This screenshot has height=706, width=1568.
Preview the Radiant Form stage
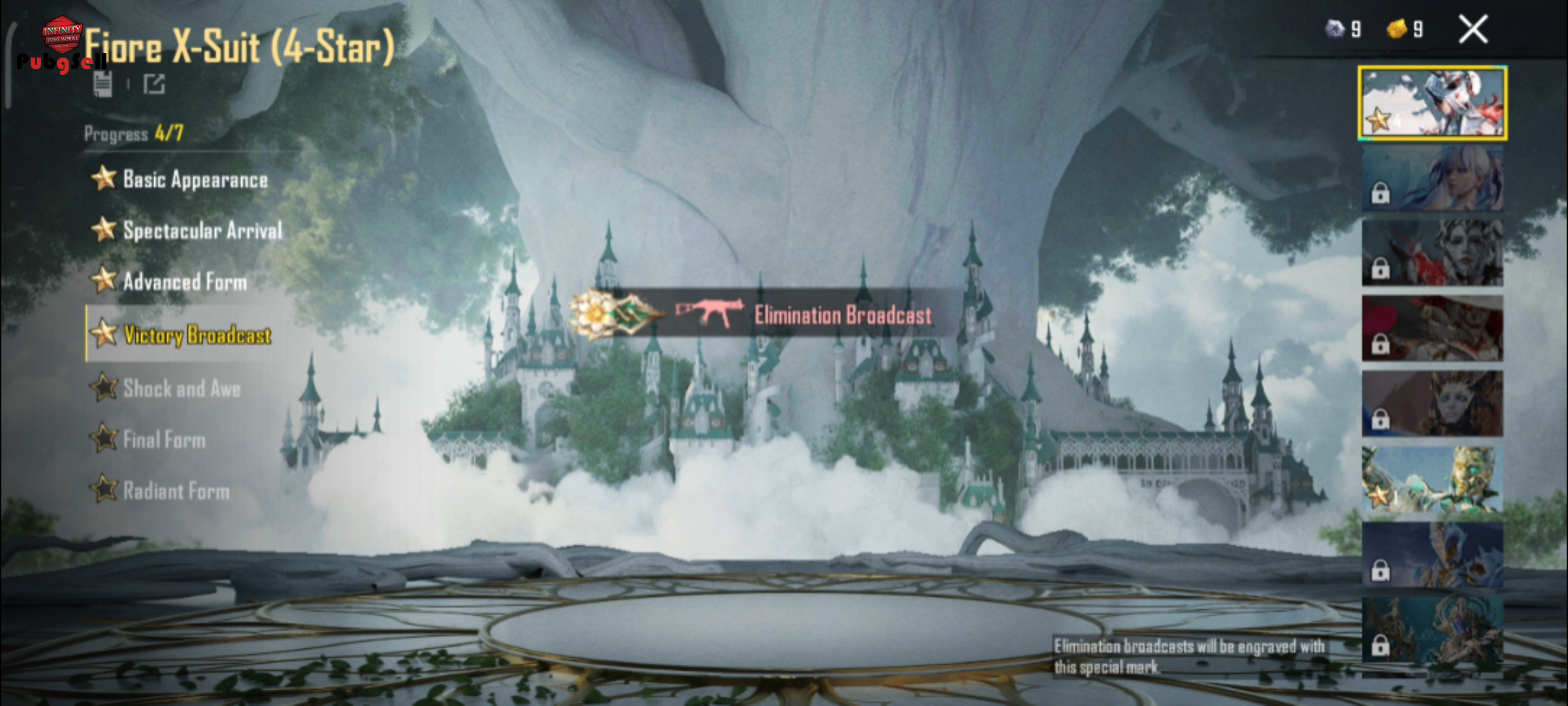pos(176,490)
